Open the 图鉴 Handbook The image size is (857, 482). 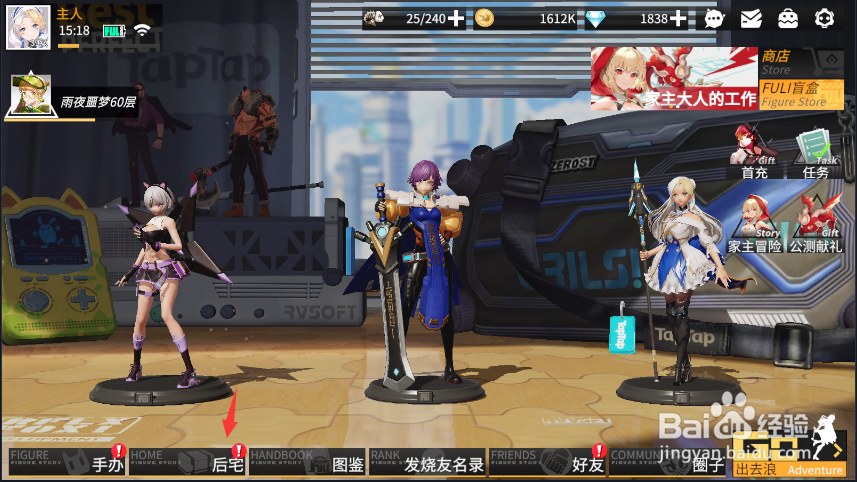coord(307,462)
